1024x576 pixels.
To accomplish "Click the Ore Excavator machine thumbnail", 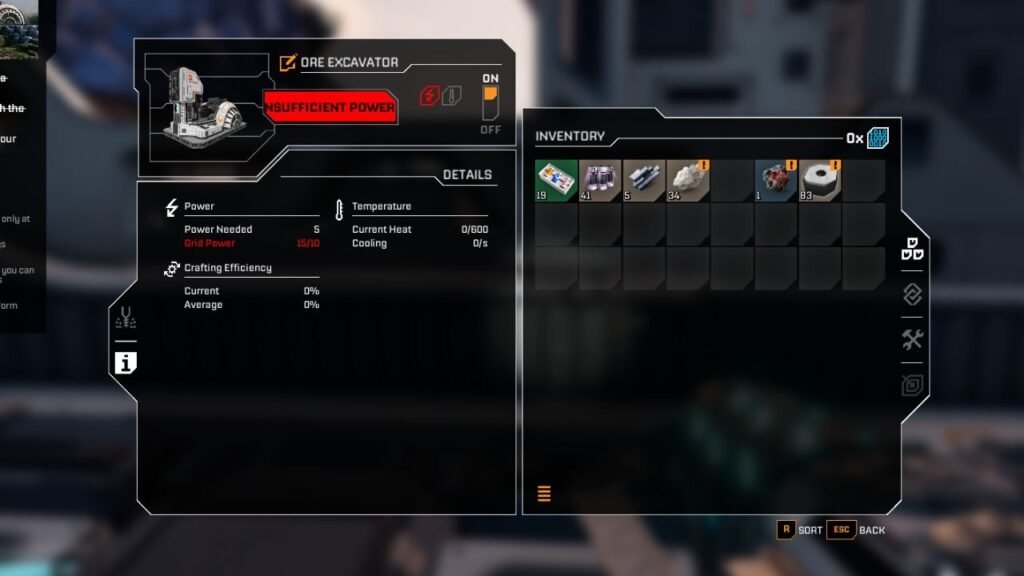I will 203,103.
